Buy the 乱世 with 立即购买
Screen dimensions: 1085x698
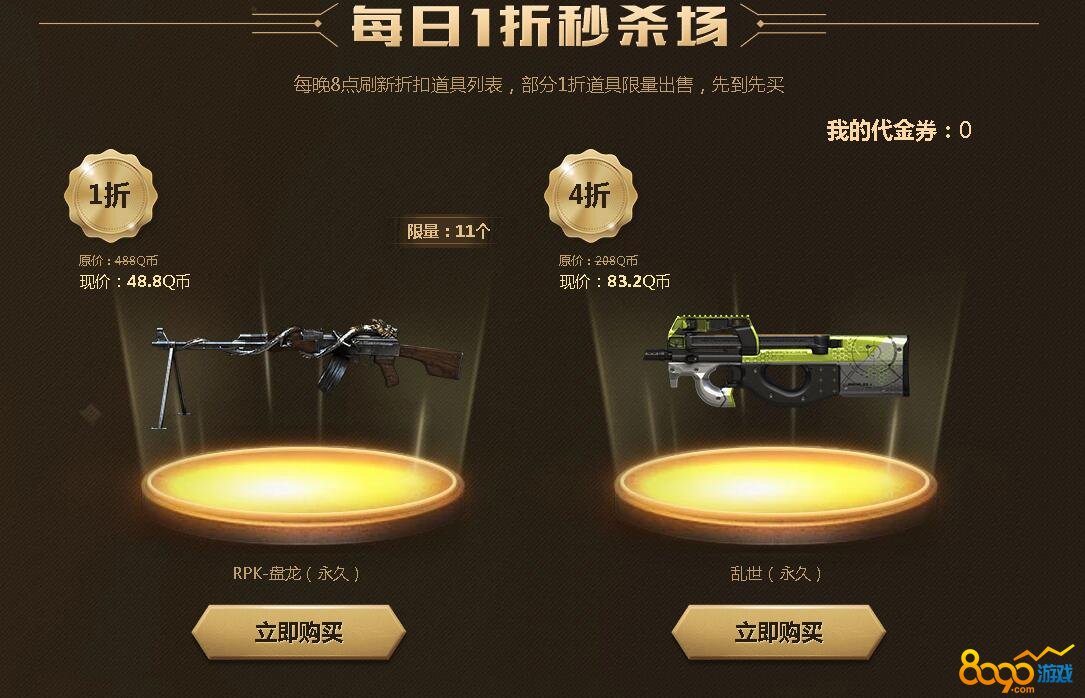[778, 633]
